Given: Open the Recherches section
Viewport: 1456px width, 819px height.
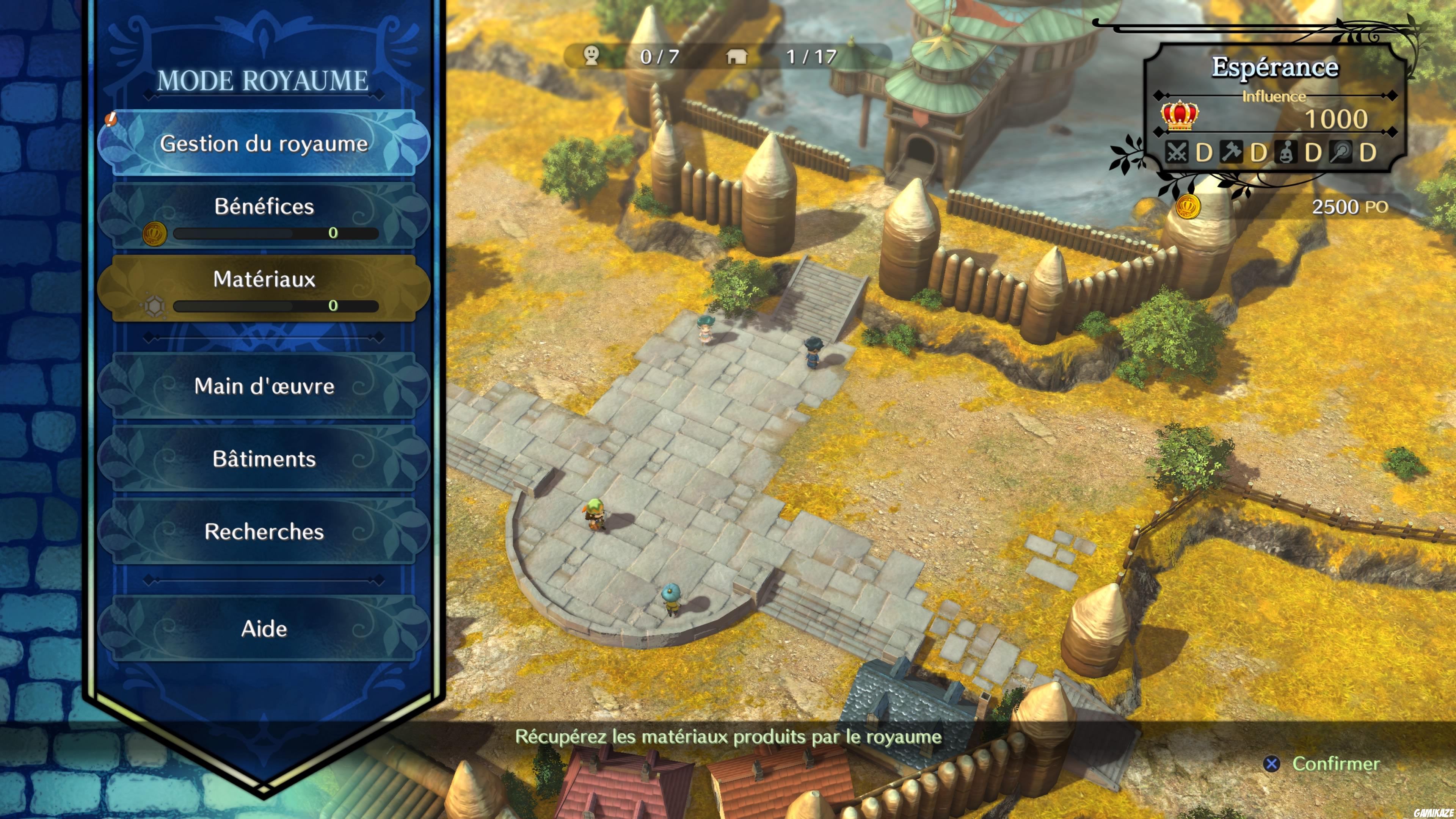Looking at the screenshot, I should (x=264, y=532).
